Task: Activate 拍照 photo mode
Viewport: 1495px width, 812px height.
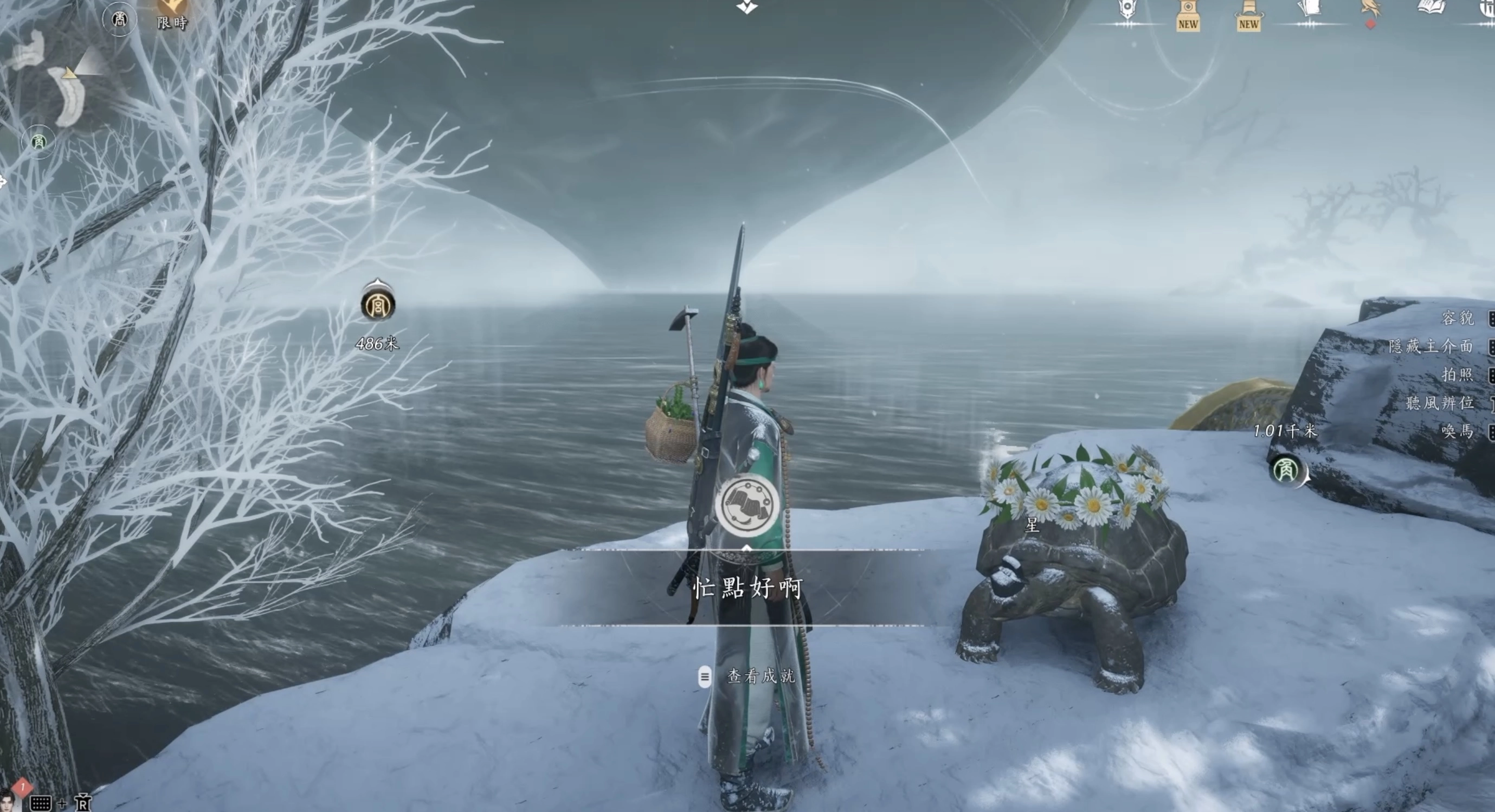Action: [x=1457, y=375]
